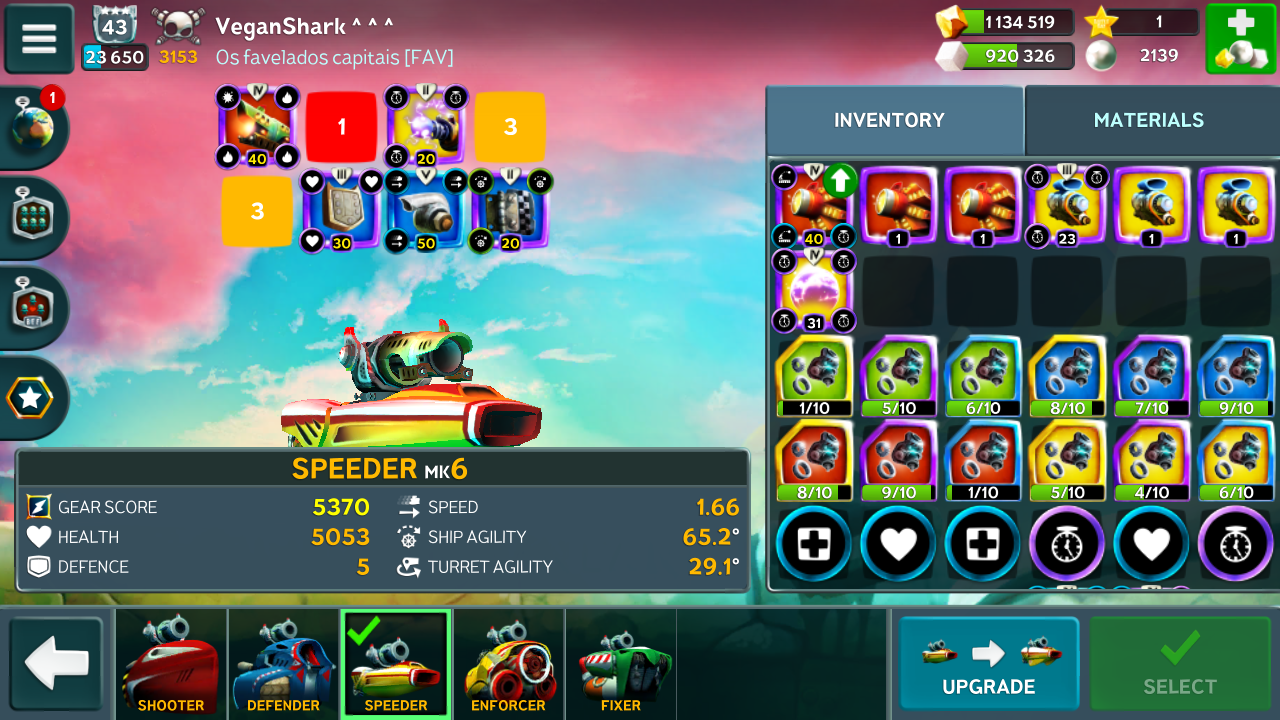Buy more currency with the green plus button
The width and height of the screenshot is (1280, 720).
(1240, 39)
